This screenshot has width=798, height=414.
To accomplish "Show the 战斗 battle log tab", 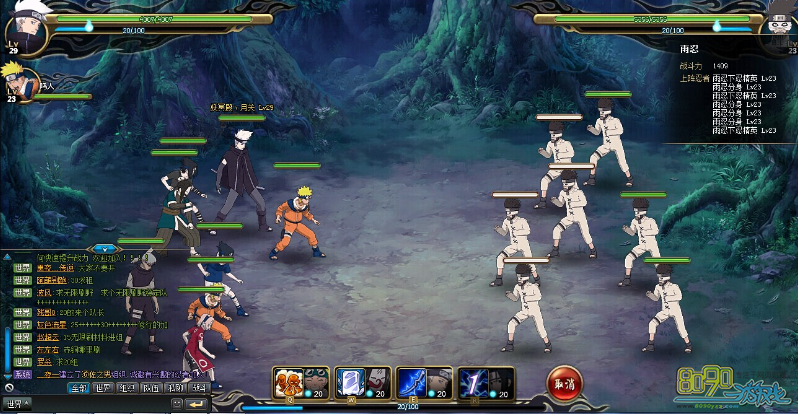I will coord(200,388).
